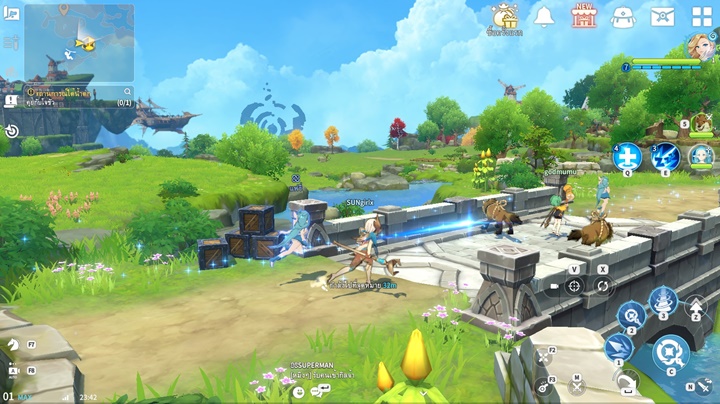Click the blonde character portrait
This screenshot has width=720, height=404.
click(700, 47)
